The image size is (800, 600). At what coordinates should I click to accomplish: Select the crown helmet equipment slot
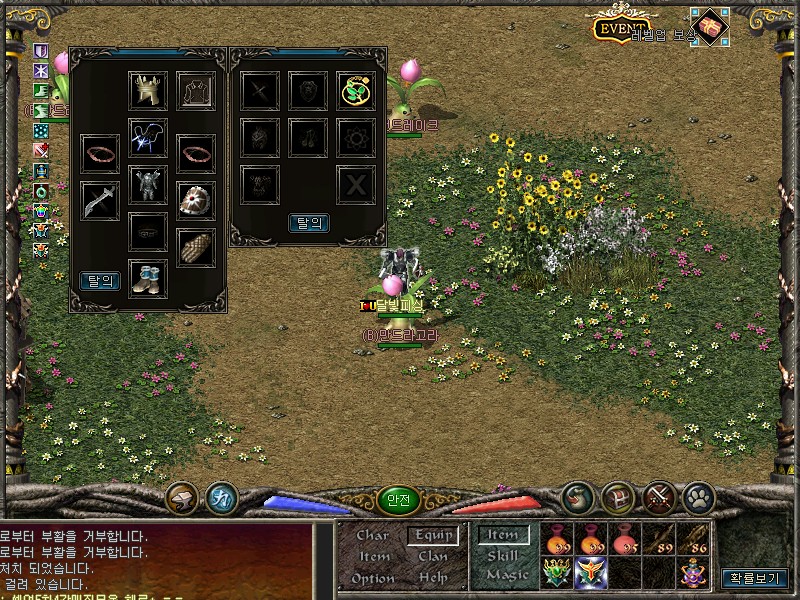(148, 91)
